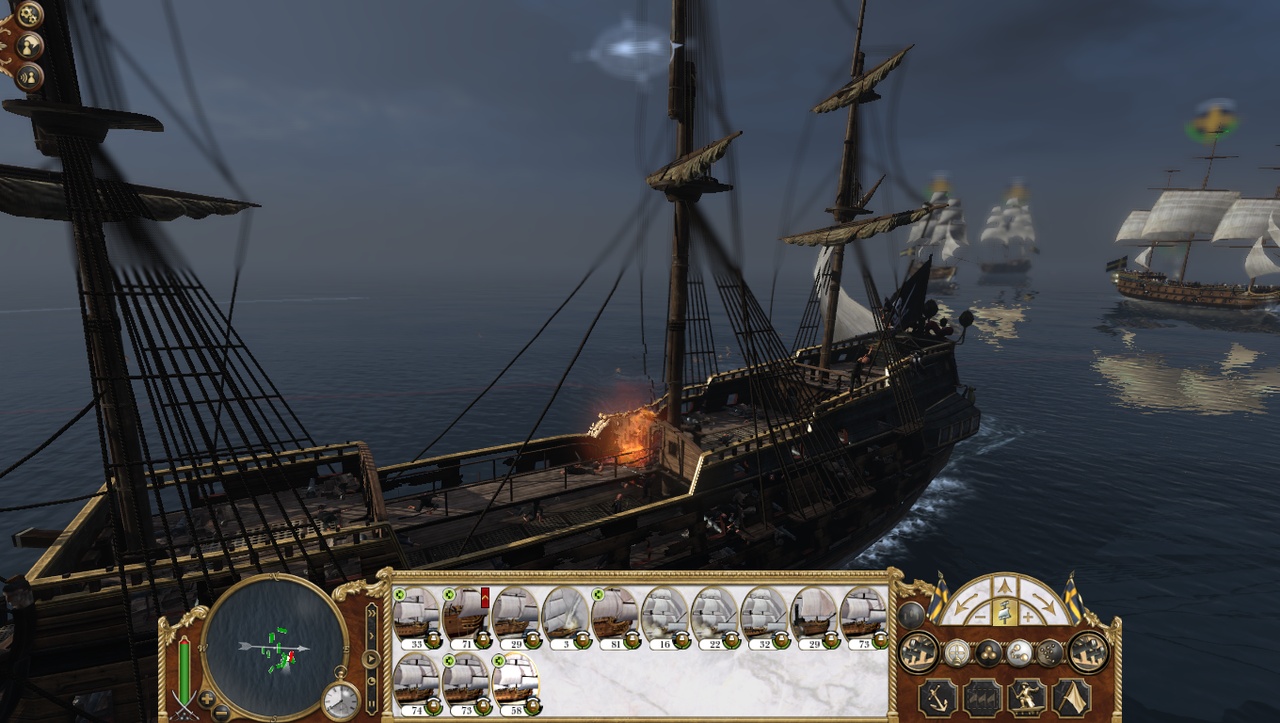Increase sail with the plus button
This screenshot has width=1280, height=723.
coord(1029,618)
